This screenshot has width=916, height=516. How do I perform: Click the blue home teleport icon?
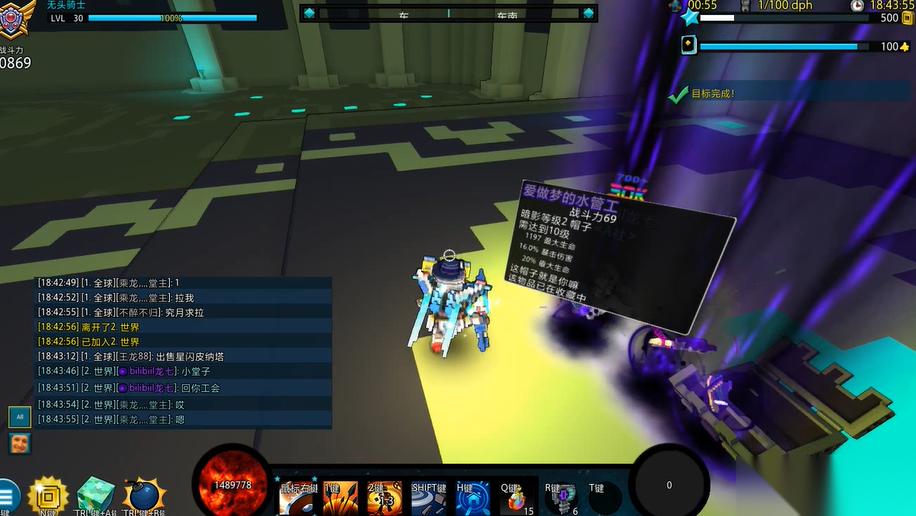click(472, 496)
